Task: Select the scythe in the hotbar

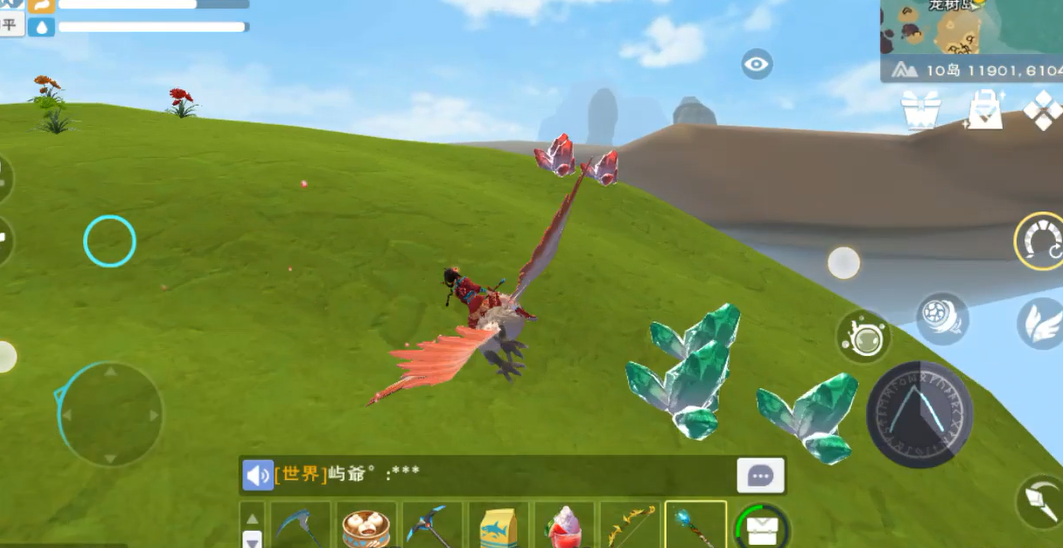Action: coord(300,525)
